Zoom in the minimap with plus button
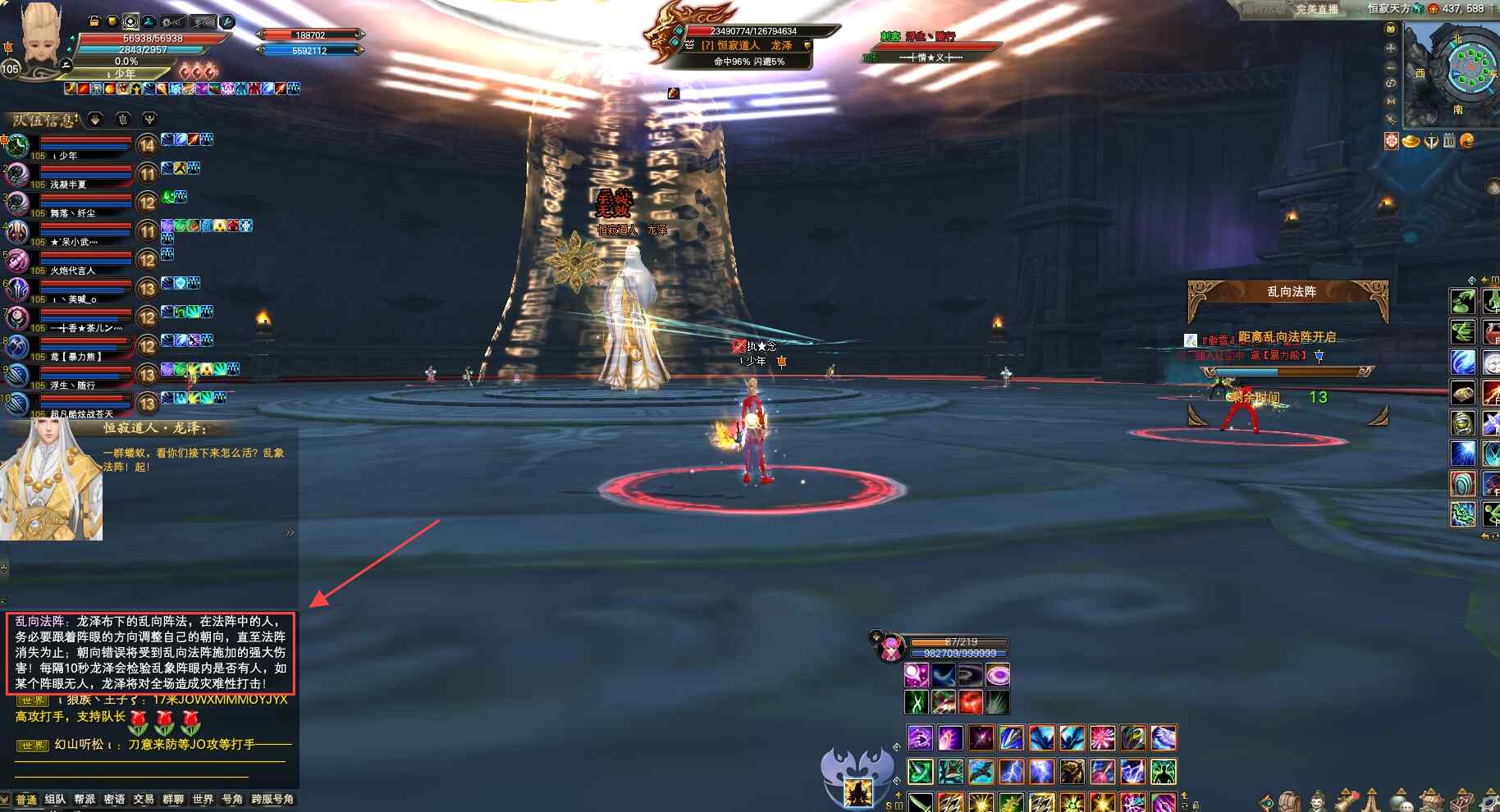Image resolution: width=1500 pixels, height=812 pixels. pyautogui.click(x=1391, y=48)
